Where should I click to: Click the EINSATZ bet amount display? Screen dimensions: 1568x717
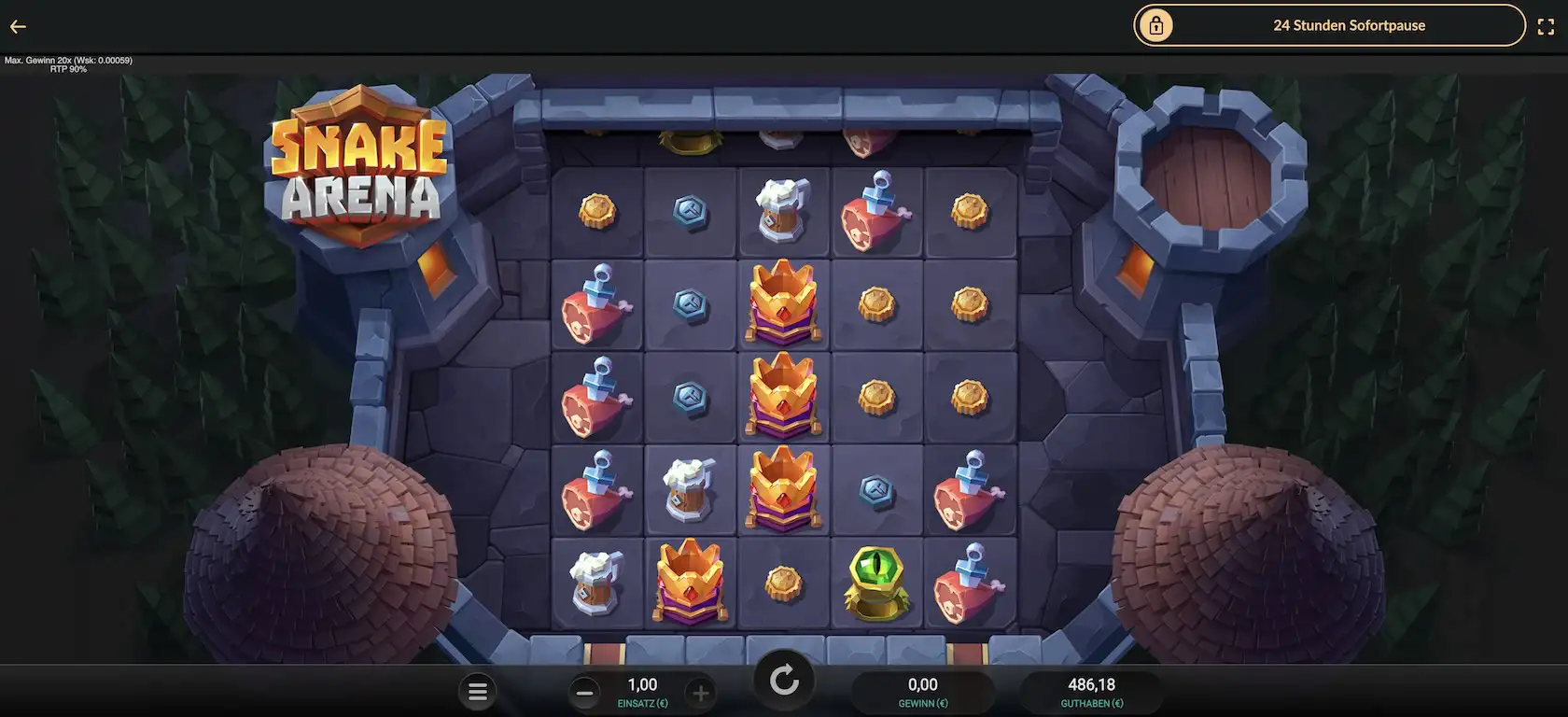tap(642, 691)
